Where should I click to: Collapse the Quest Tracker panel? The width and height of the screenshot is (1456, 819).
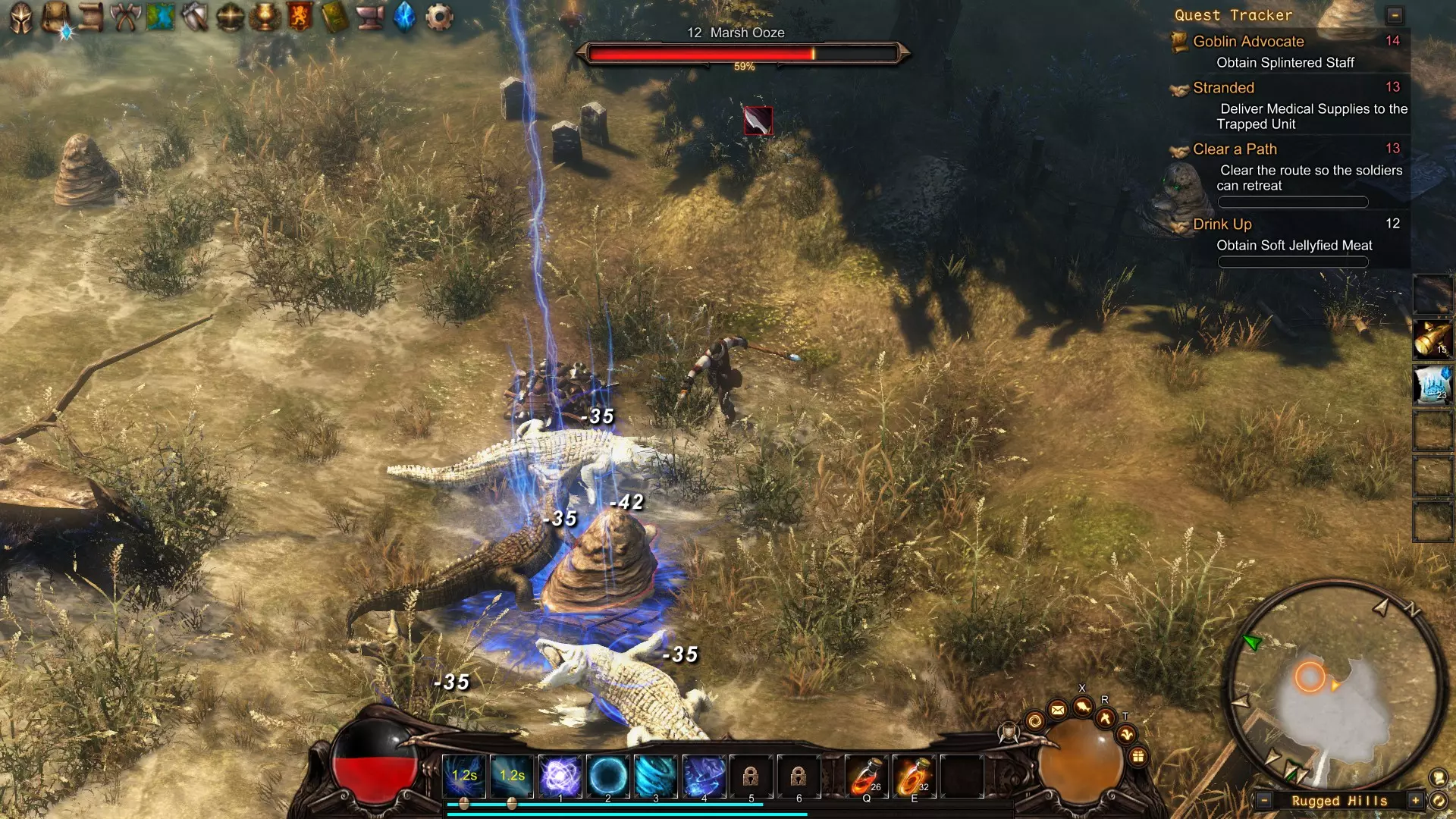1395,15
